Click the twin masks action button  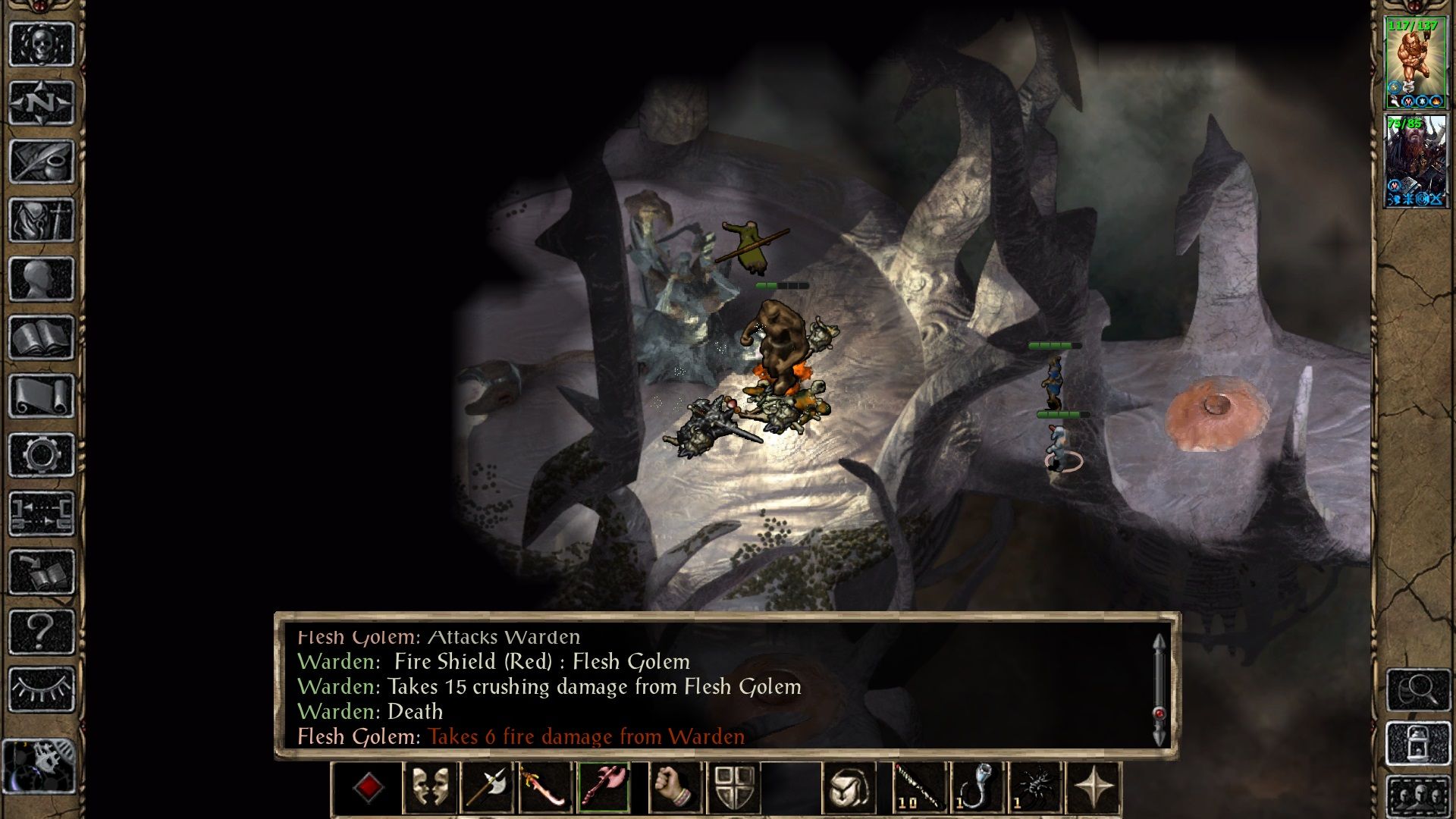[x=431, y=789]
